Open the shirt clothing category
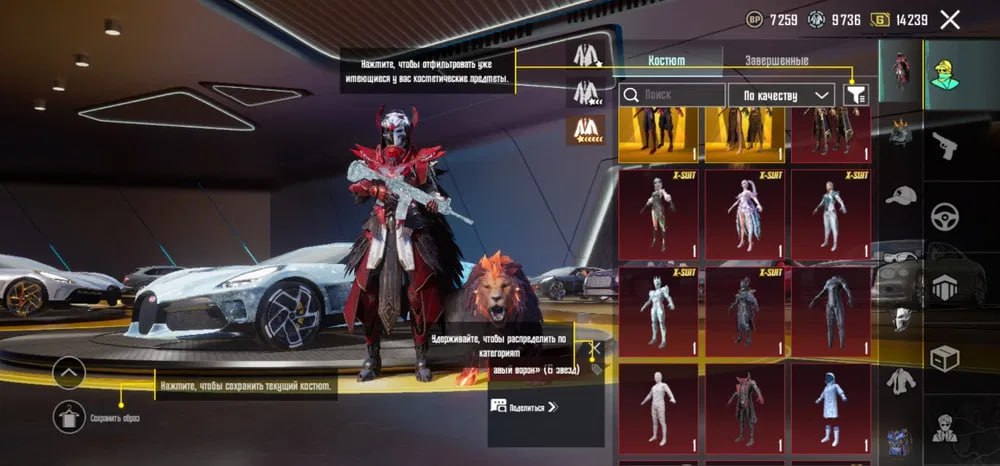Screen dimensions: 1000x466 (901, 380)
